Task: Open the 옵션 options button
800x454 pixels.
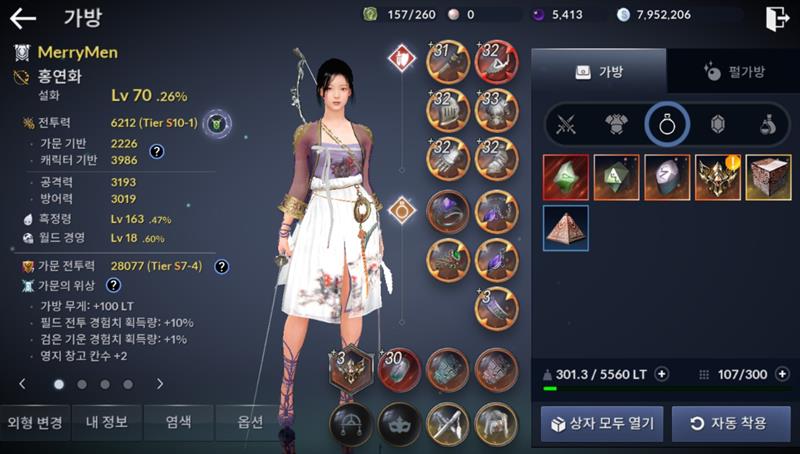Action: 250,422
